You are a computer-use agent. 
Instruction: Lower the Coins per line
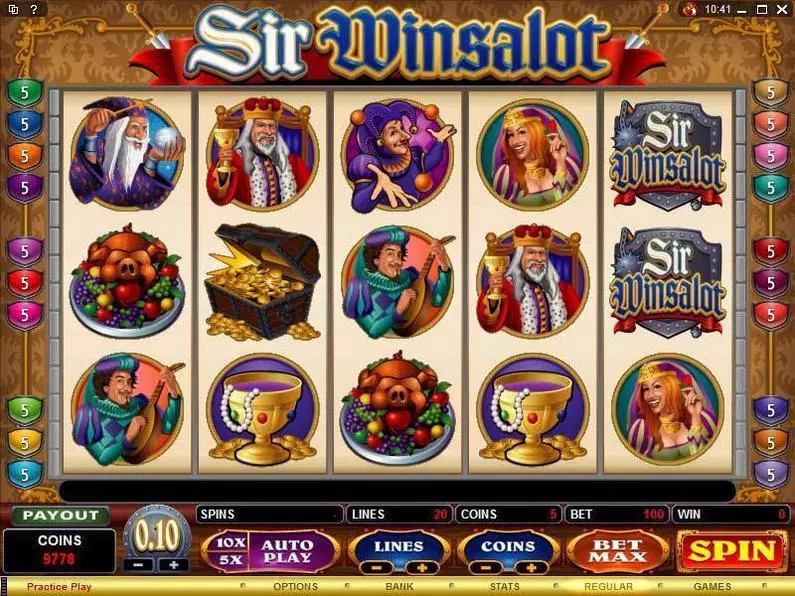point(485,567)
